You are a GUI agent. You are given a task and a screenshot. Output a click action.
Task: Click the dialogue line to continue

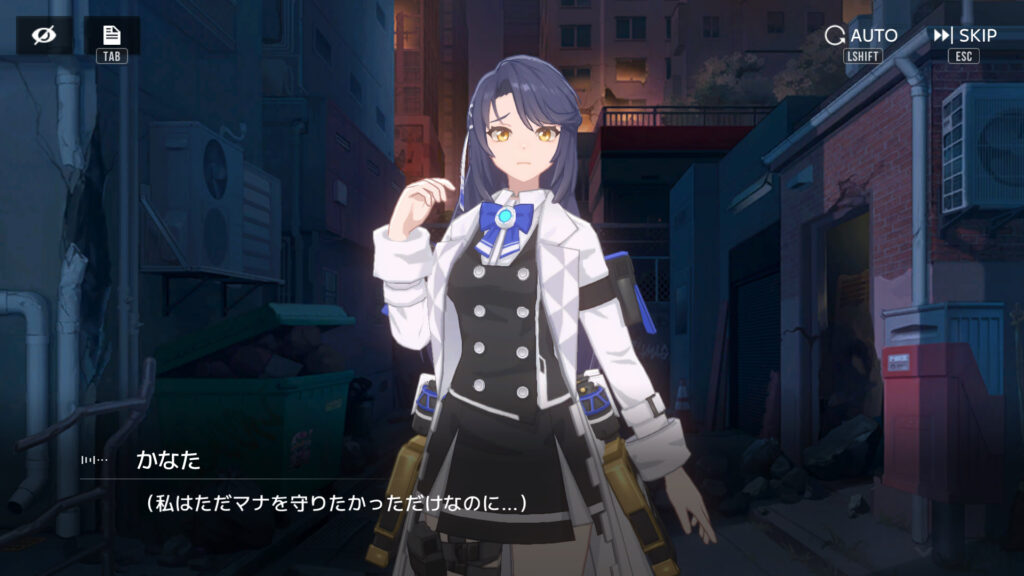336,503
